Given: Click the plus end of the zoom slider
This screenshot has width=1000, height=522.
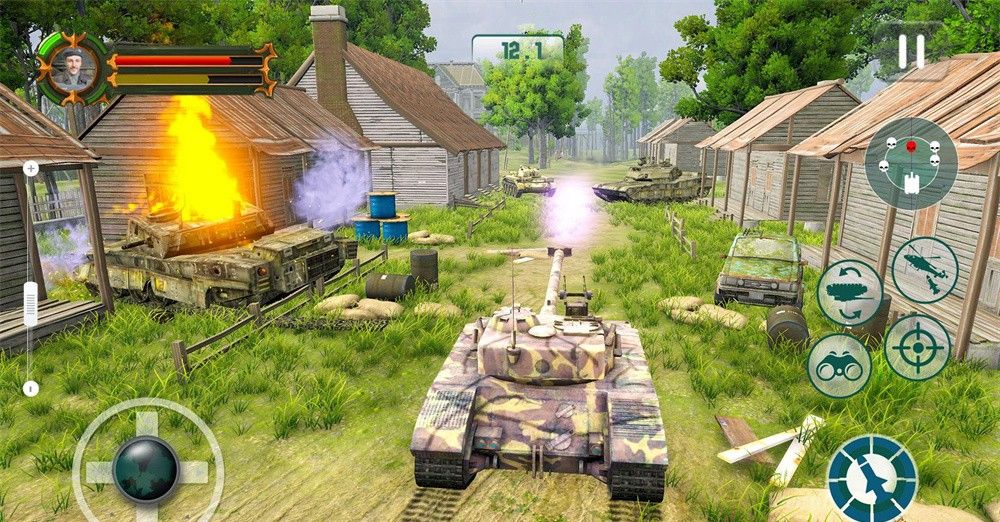Looking at the screenshot, I should pyautogui.click(x=31, y=169).
